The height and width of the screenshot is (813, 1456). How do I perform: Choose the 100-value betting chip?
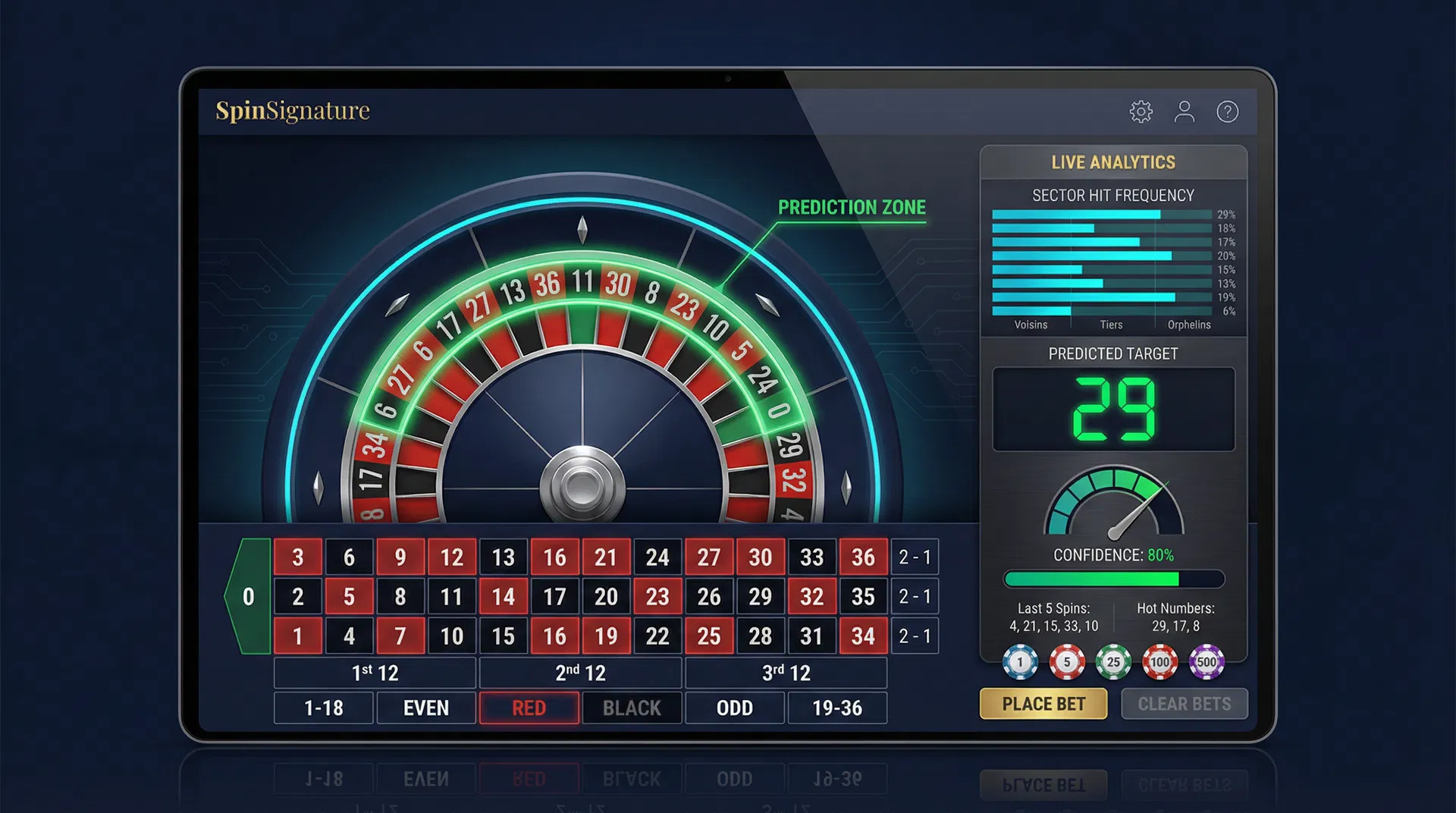tap(1159, 661)
